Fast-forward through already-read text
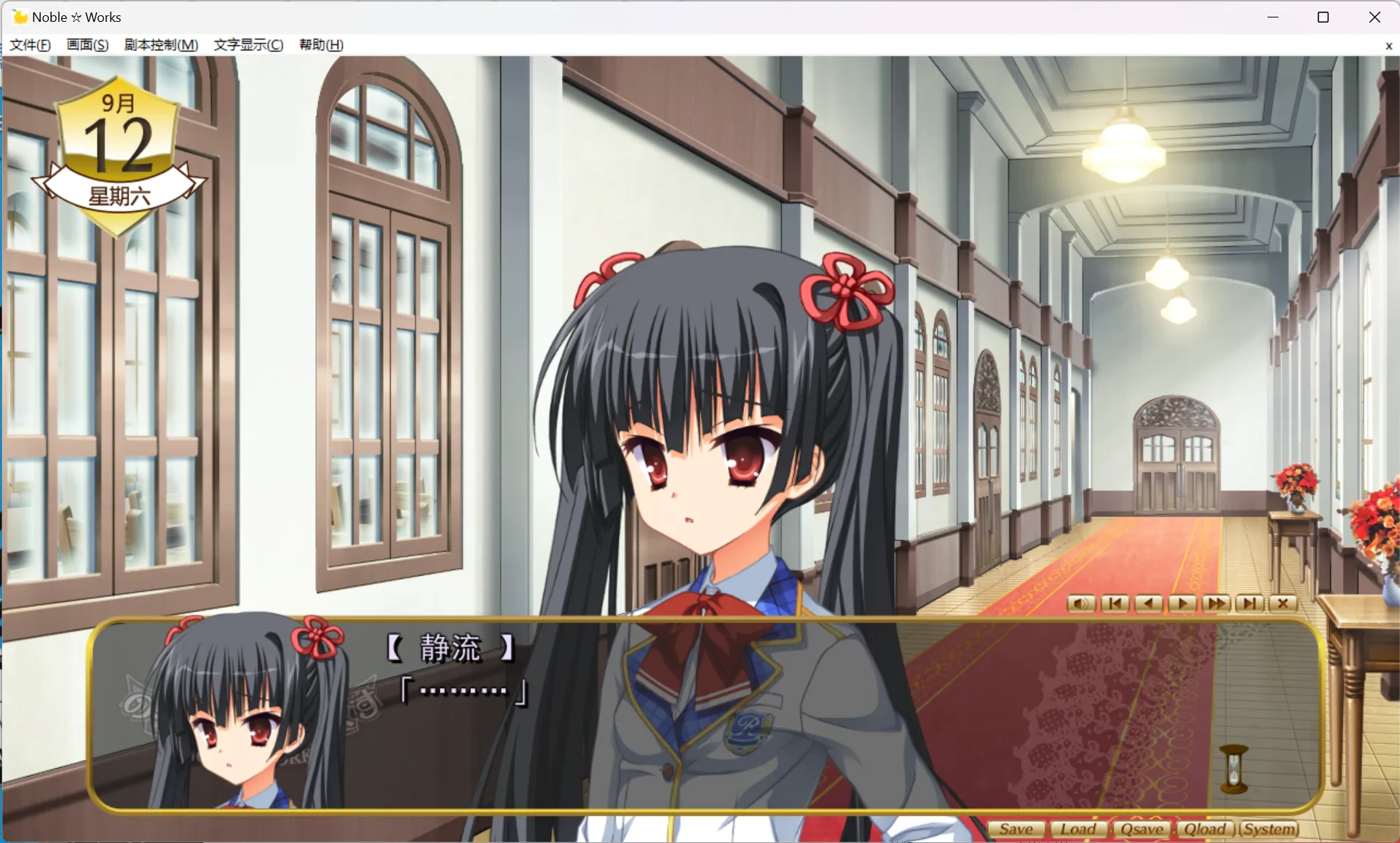The height and width of the screenshot is (843, 1400). [x=1216, y=603]
